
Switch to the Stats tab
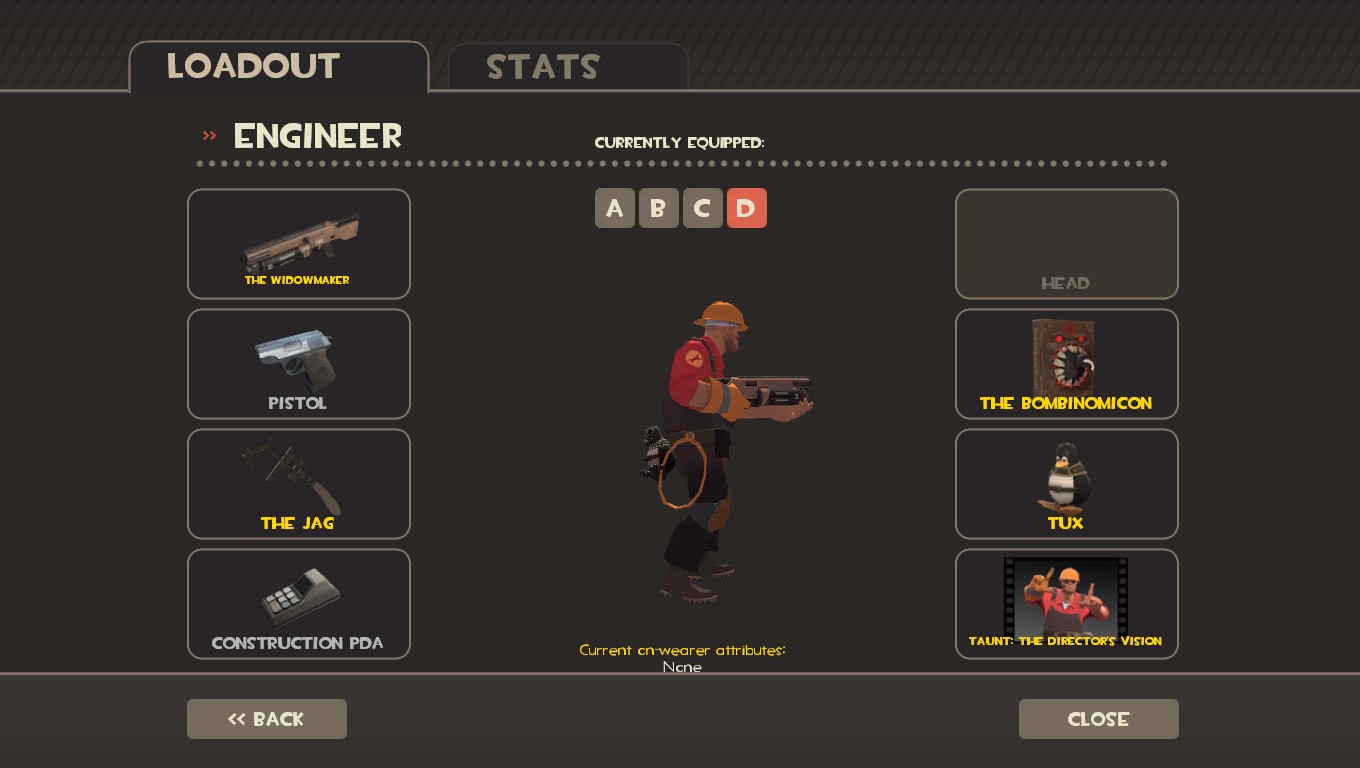543,68
